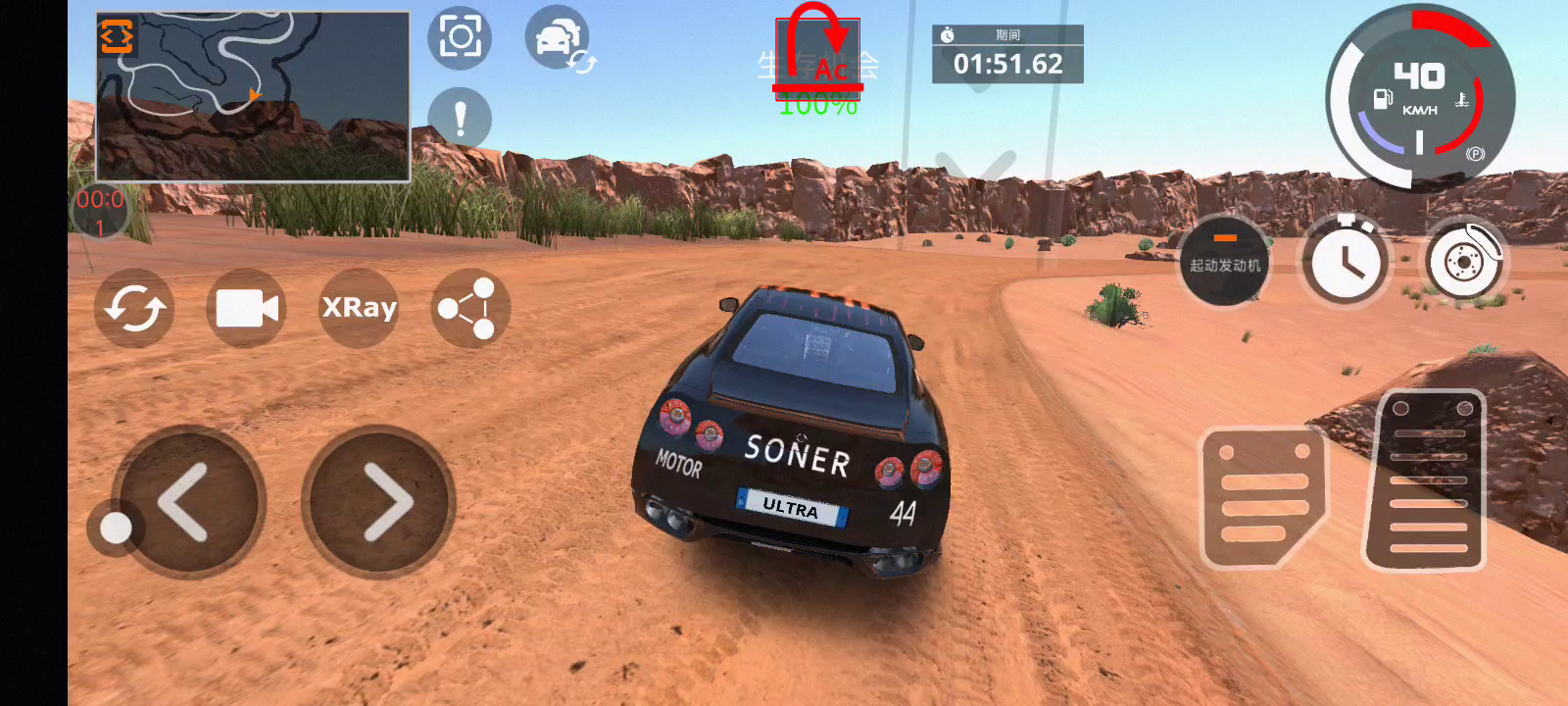This screenshot has height=706, width=1568.
Task: Hit the brake pedal
Action: [1262, 497]
